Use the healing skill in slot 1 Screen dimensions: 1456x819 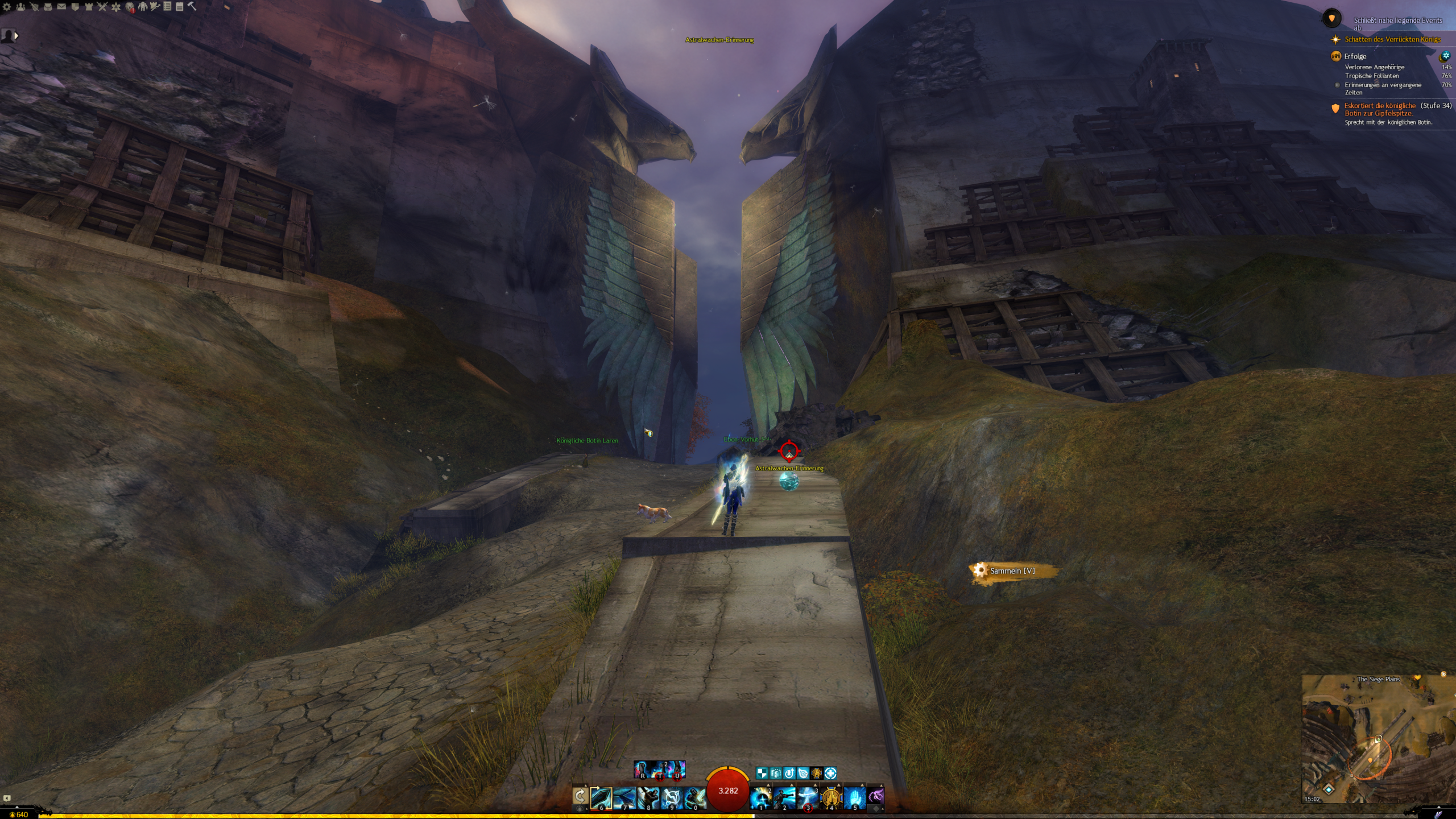point(760,798)
